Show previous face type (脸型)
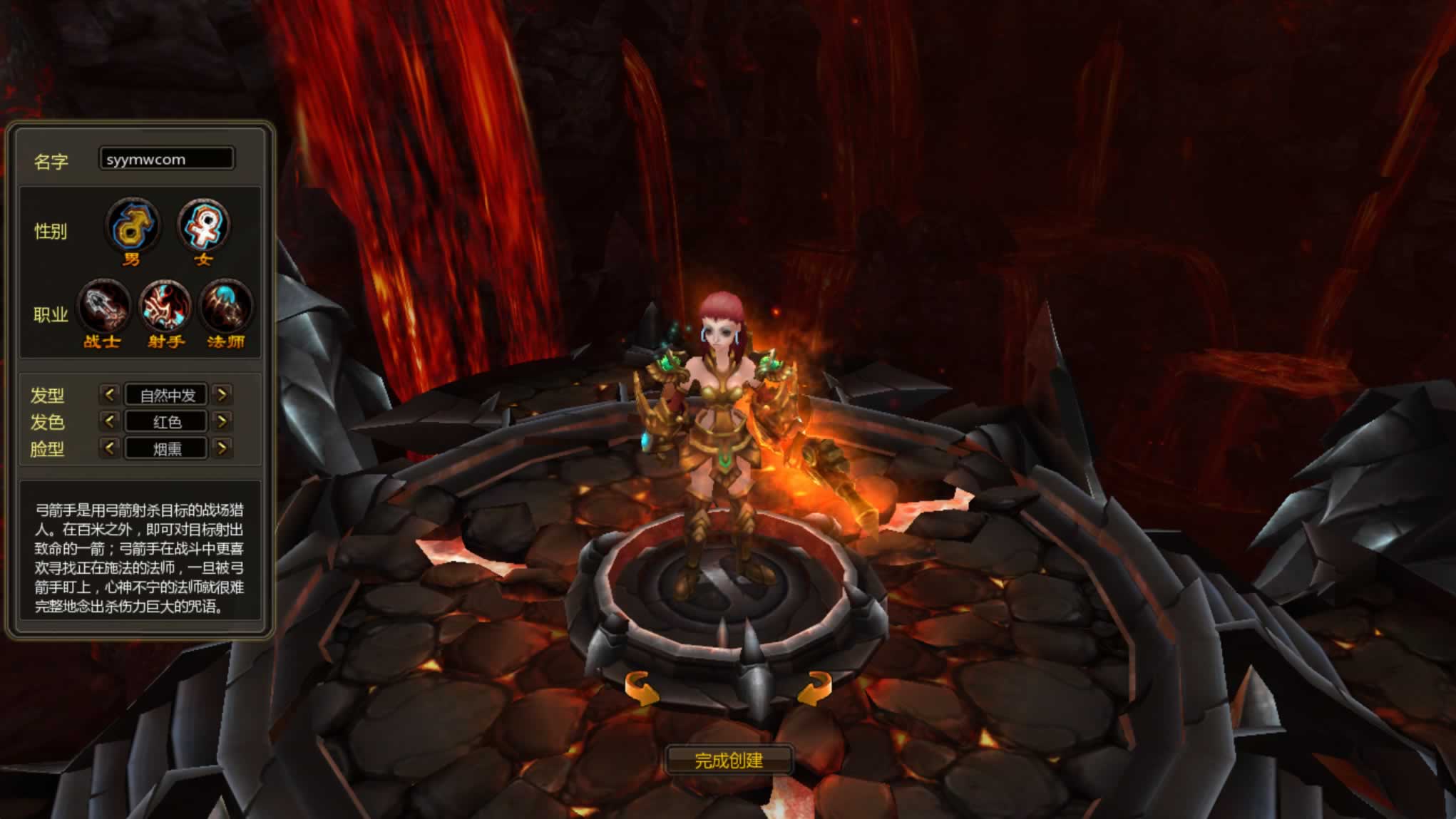 (x=109, y=448)
